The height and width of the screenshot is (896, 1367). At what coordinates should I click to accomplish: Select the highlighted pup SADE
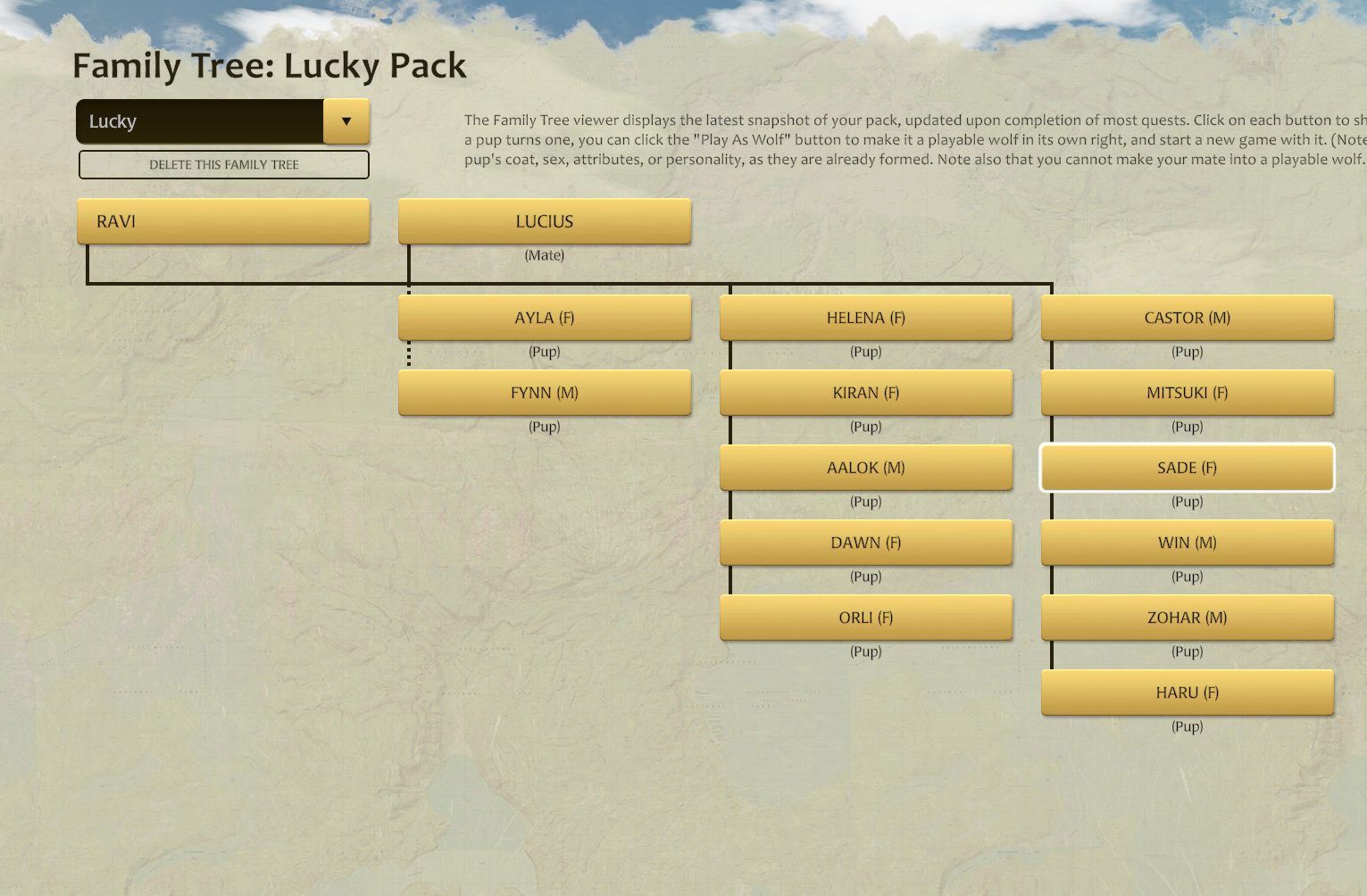[1187, 467]
